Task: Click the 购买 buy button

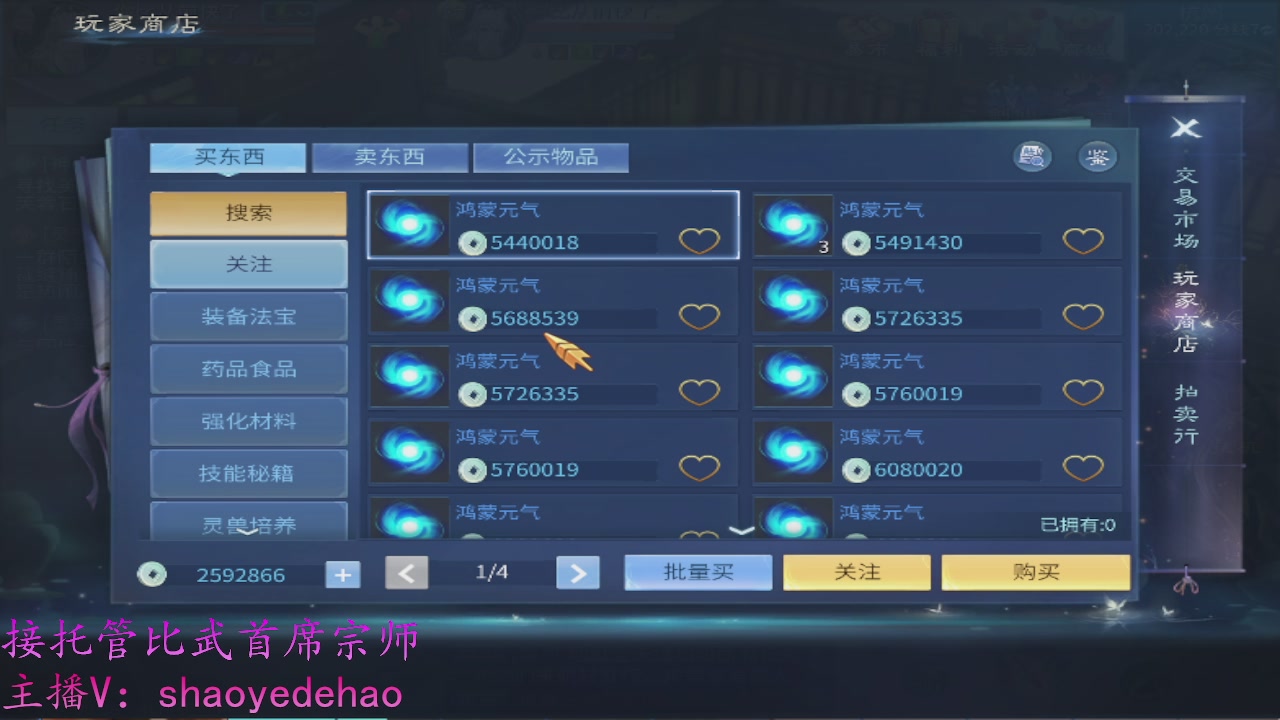Action: click(1035, 571)
